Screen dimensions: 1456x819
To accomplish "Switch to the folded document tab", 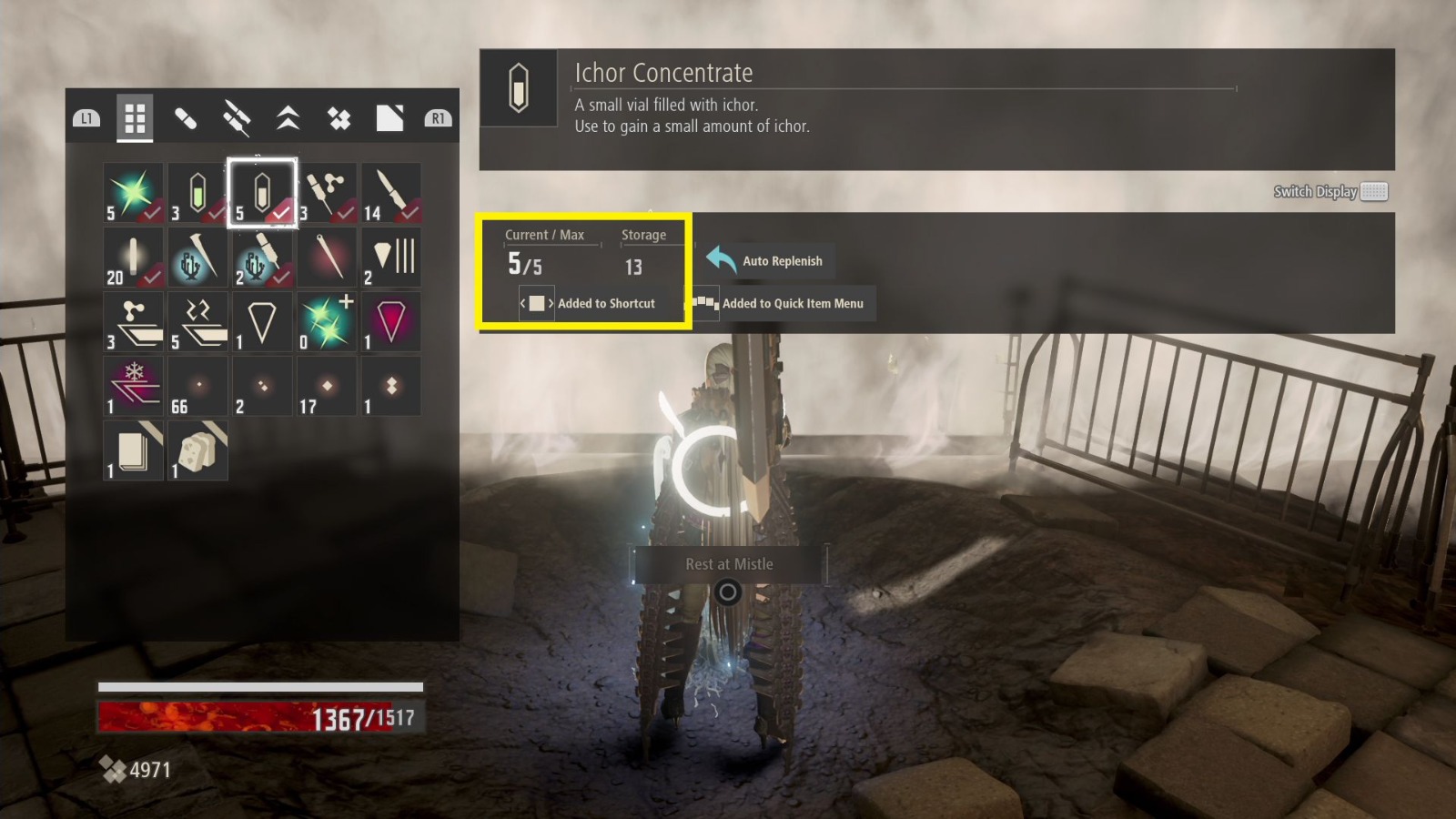I will coord(389,118).
